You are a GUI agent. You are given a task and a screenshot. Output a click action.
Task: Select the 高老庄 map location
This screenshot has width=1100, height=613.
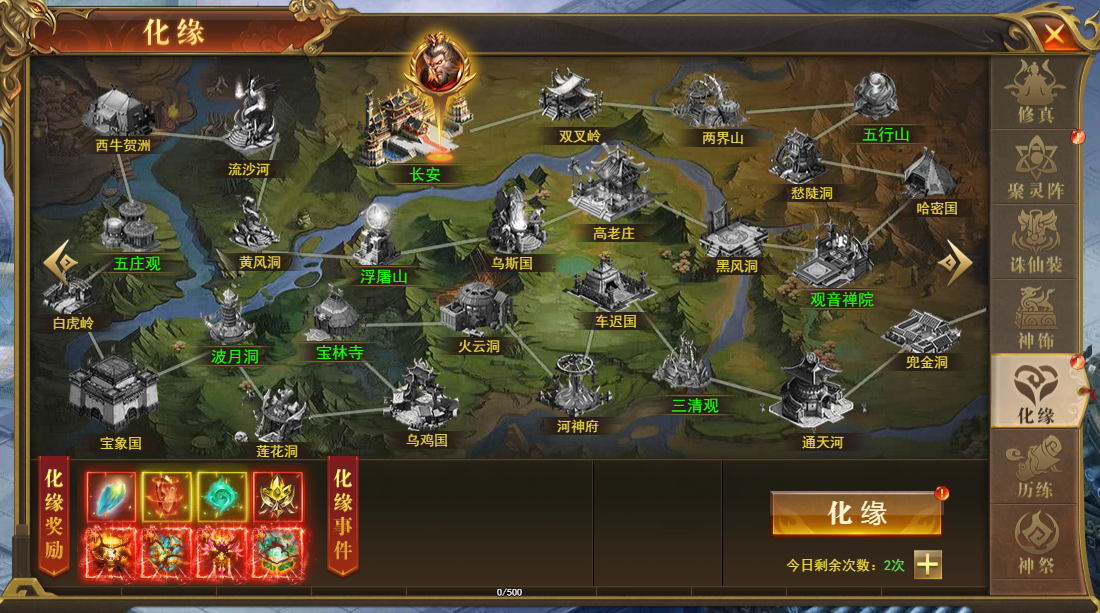point(612,190)
